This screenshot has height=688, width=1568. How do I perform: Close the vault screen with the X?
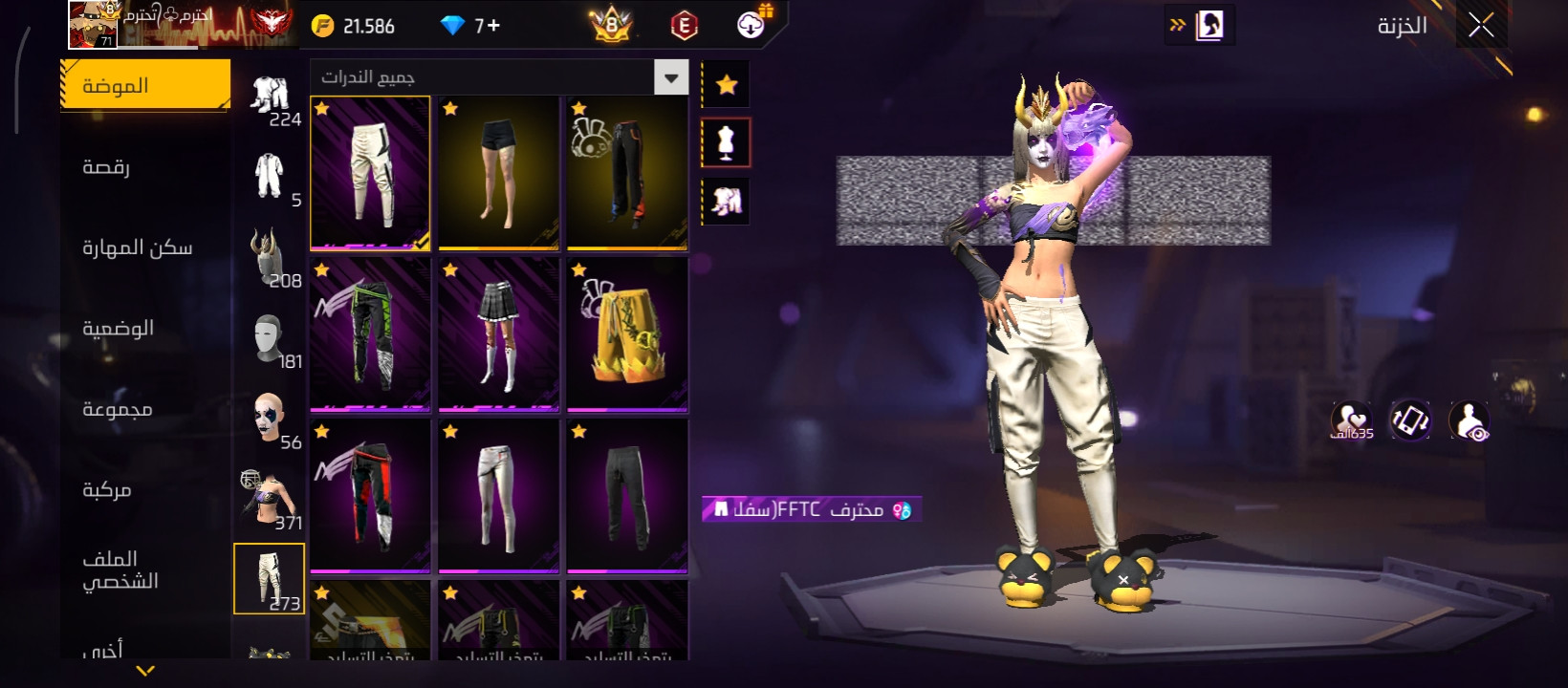[x=1481, y=26]
